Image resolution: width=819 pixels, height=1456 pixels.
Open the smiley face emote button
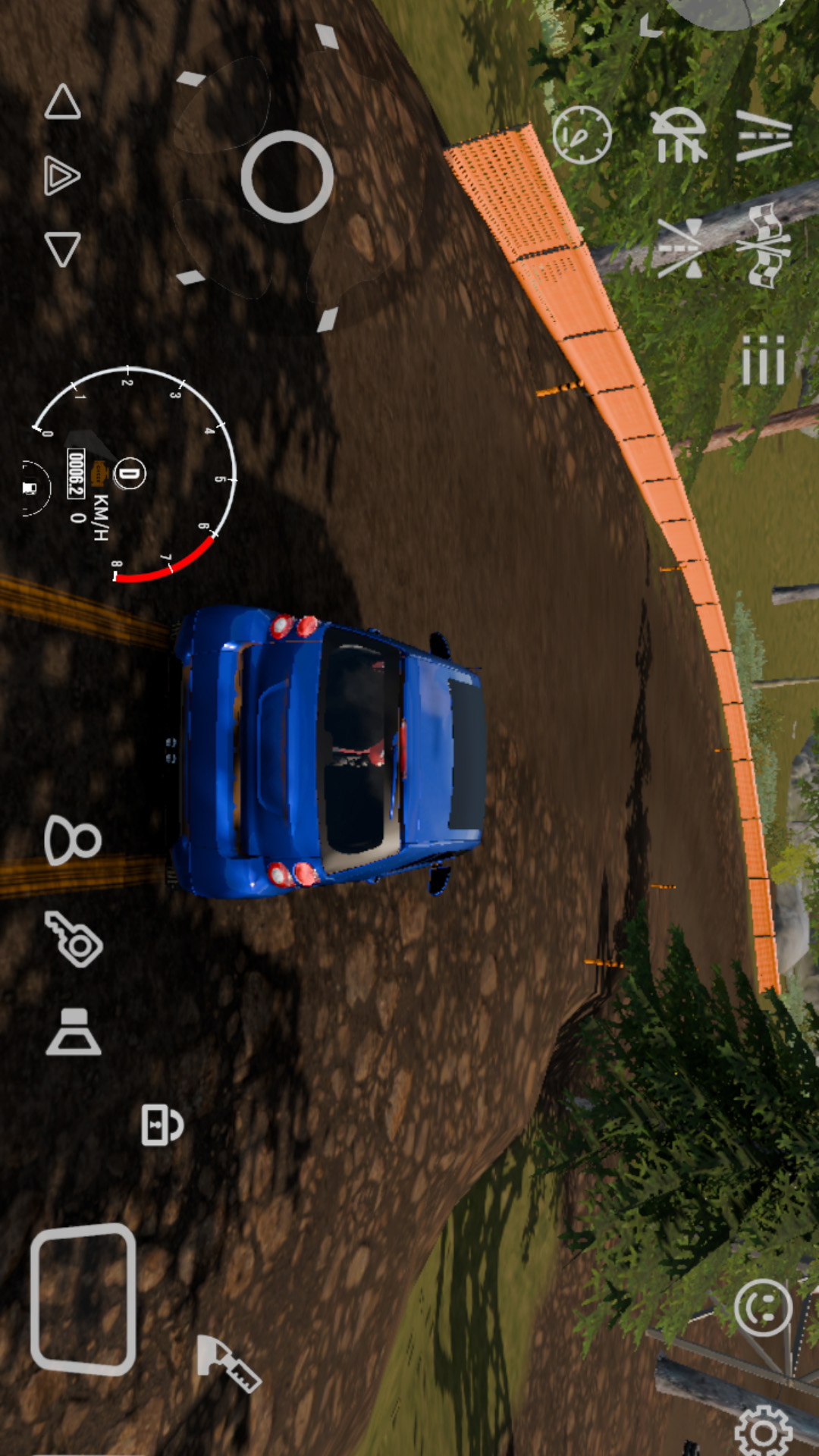[763, 1307]
